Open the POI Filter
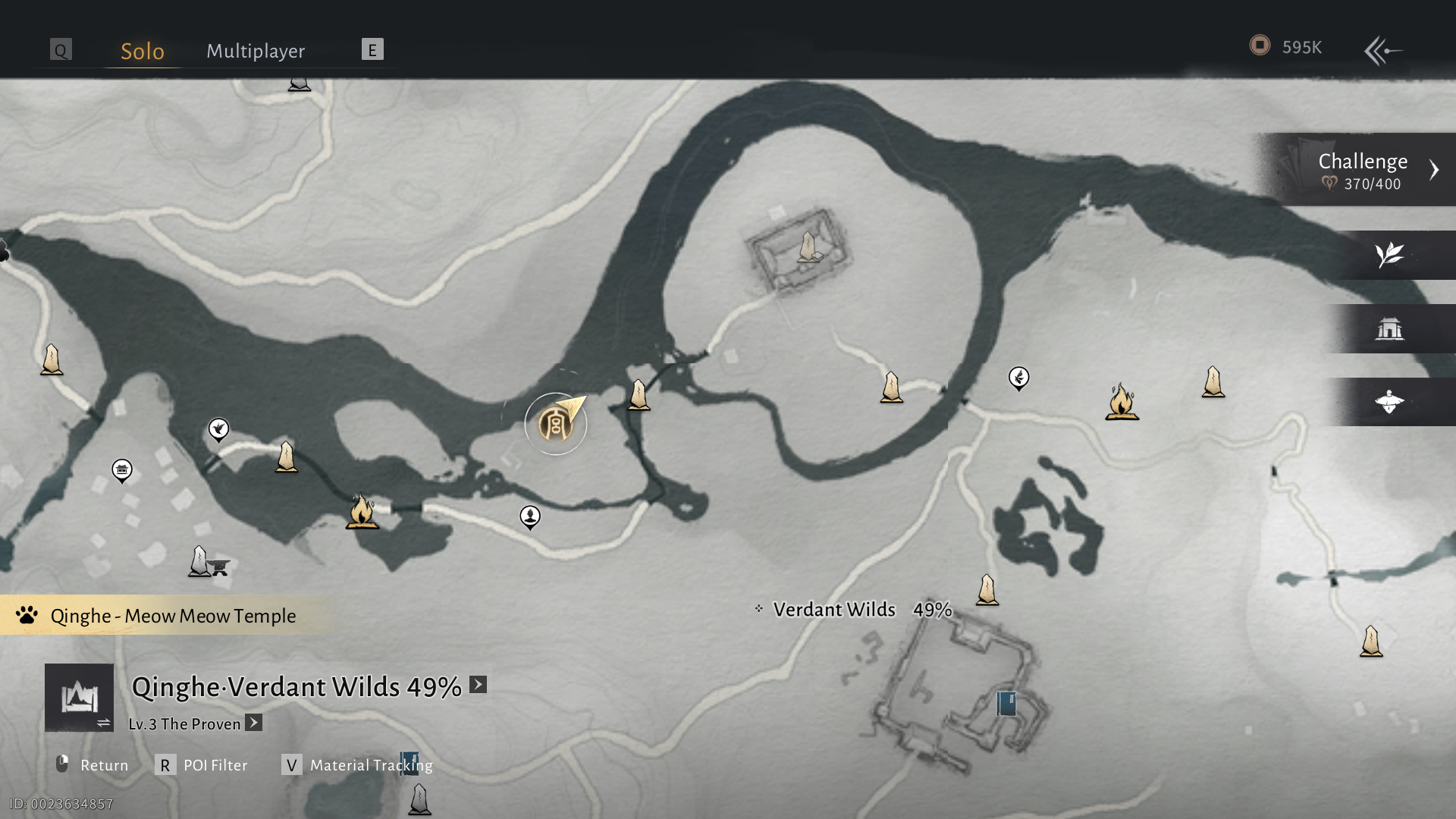Image resolution: width=1456 pixels, height=819 pixels. point(202,764)
